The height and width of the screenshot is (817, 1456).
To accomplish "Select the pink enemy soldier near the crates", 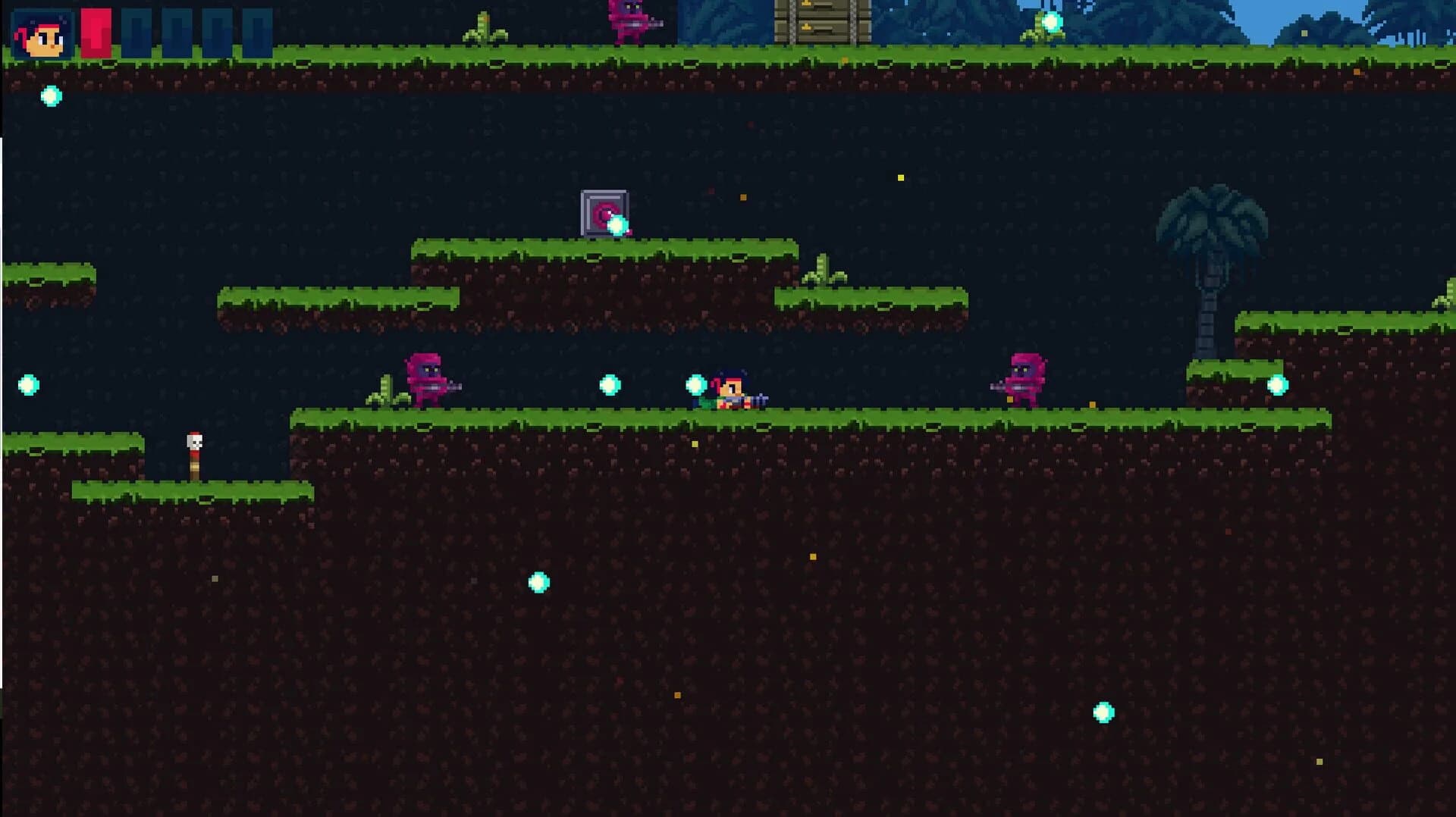I will 628,19.
